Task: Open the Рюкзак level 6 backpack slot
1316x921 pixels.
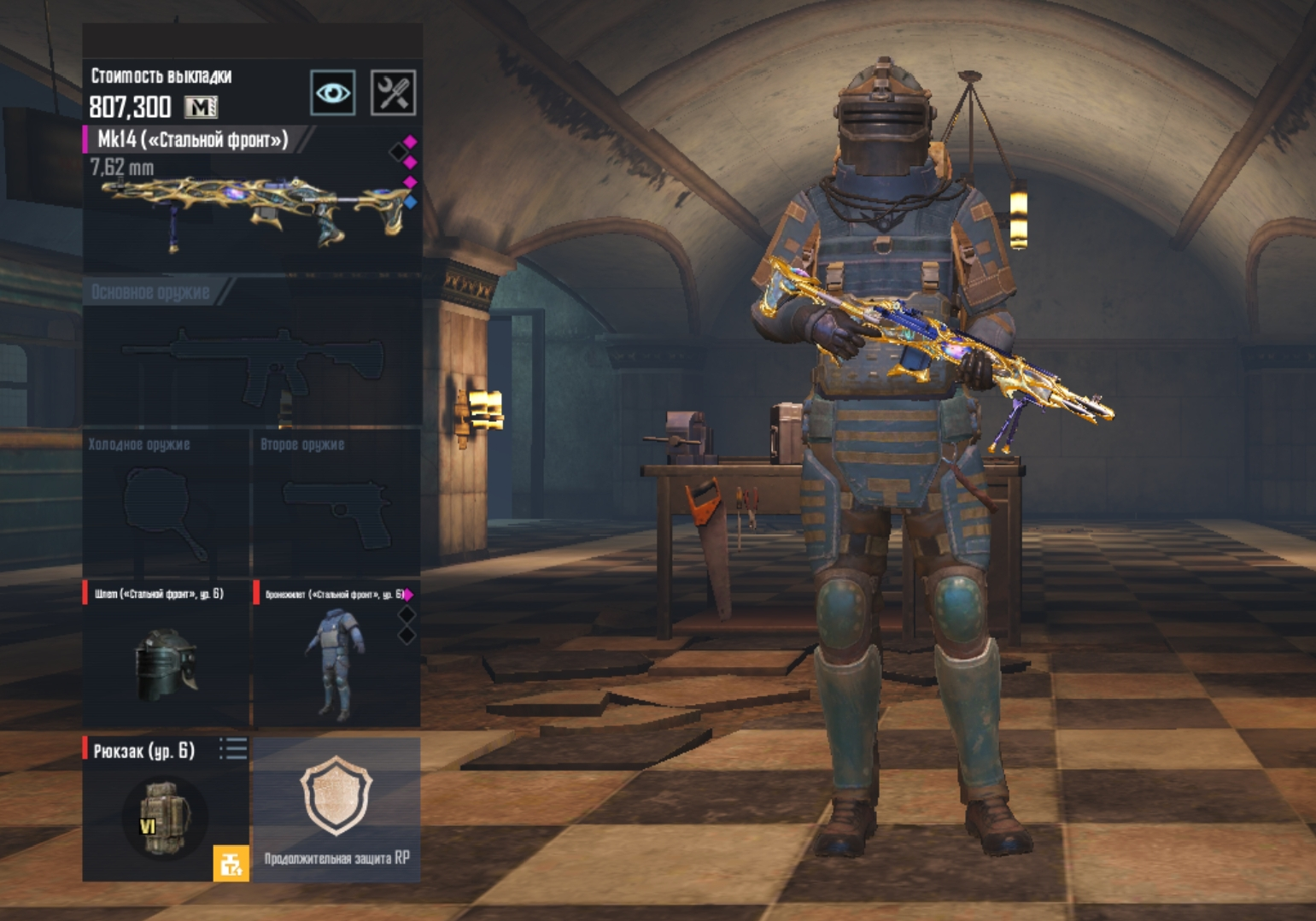Action: tap(162, 812)
